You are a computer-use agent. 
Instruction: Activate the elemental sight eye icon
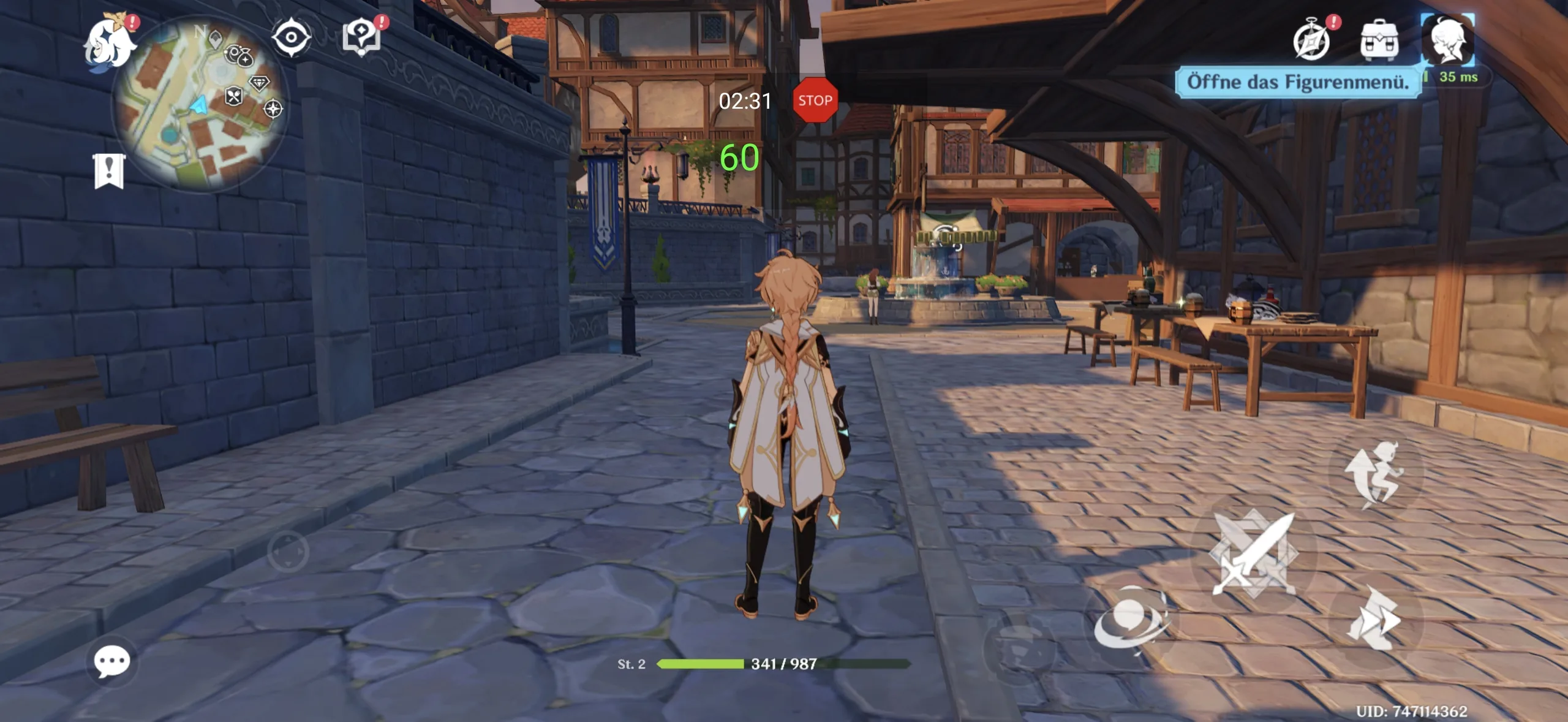coord(291,37)
